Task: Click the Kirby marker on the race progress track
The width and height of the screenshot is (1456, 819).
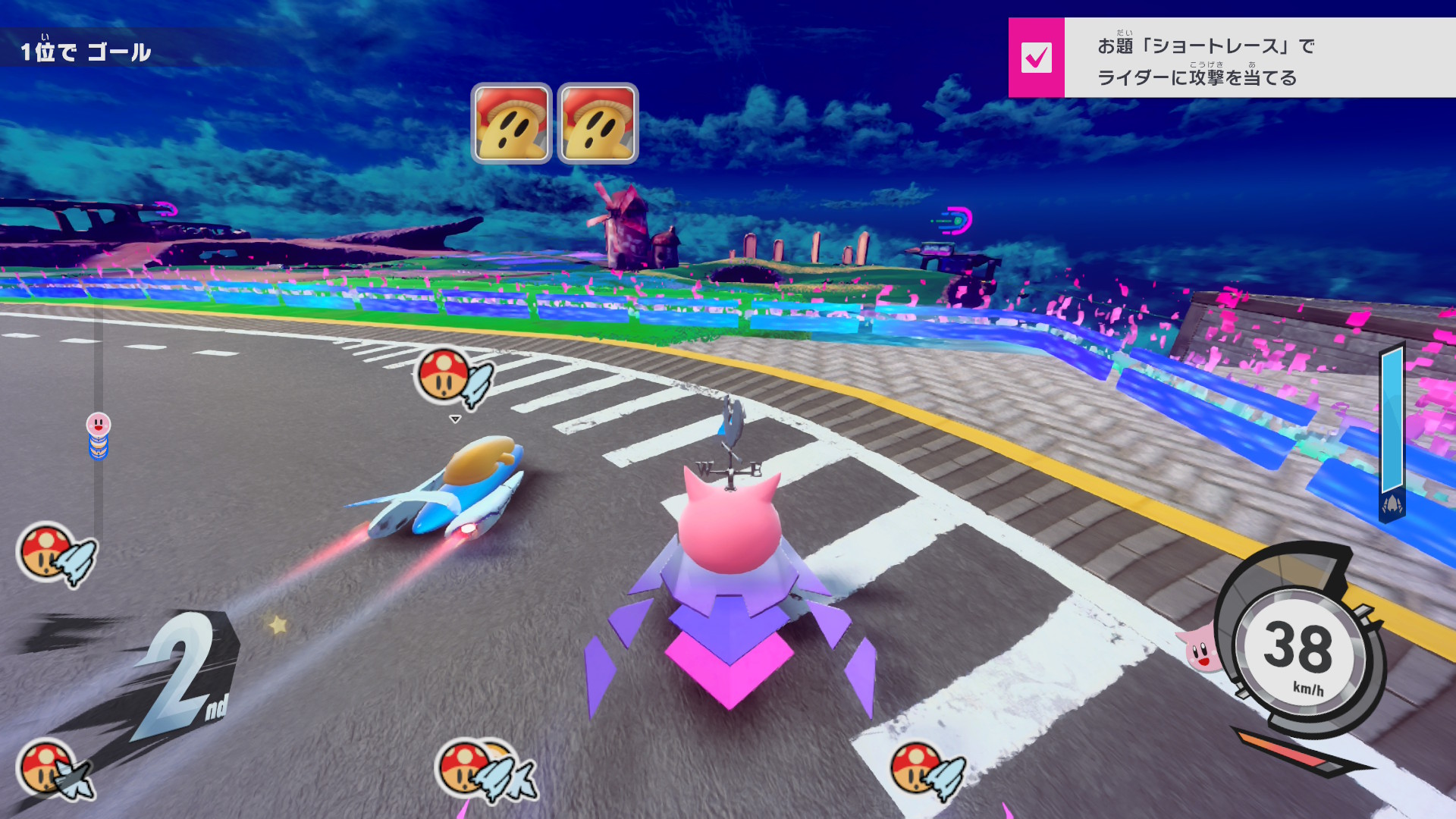Action: pyautogui.click(x=99, y=425)
